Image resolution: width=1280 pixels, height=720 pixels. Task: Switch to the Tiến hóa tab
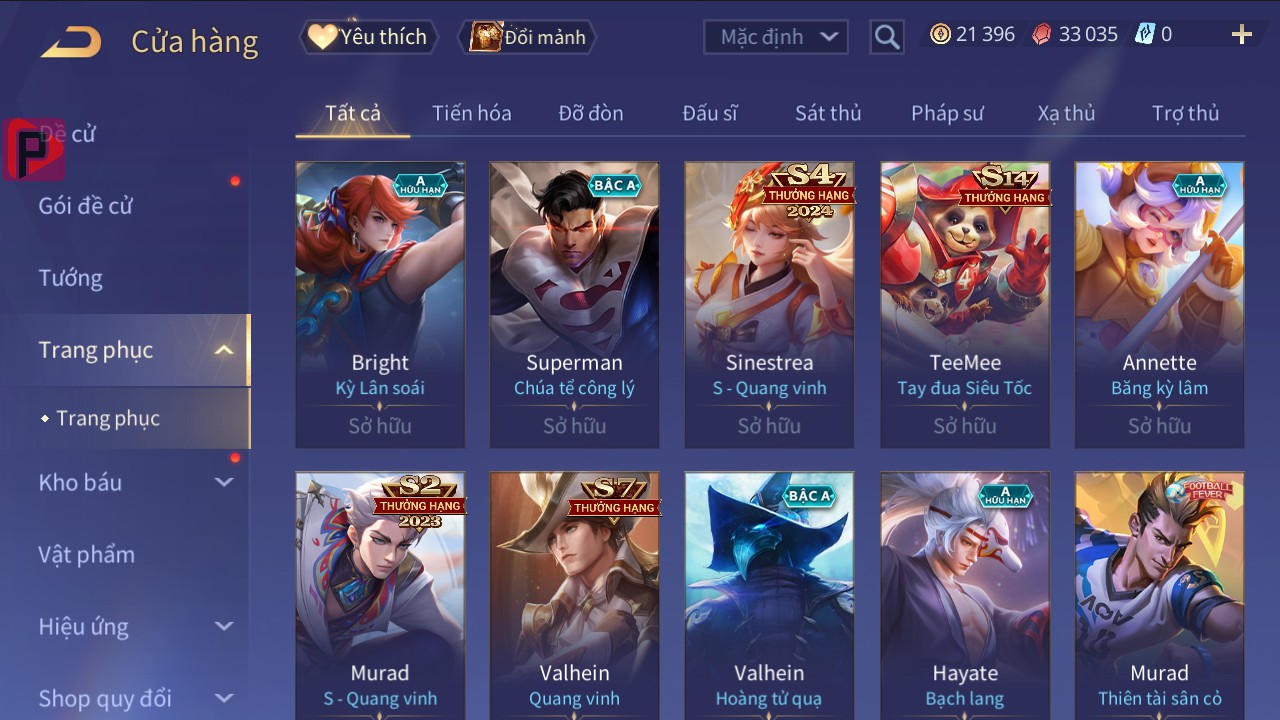471,113
